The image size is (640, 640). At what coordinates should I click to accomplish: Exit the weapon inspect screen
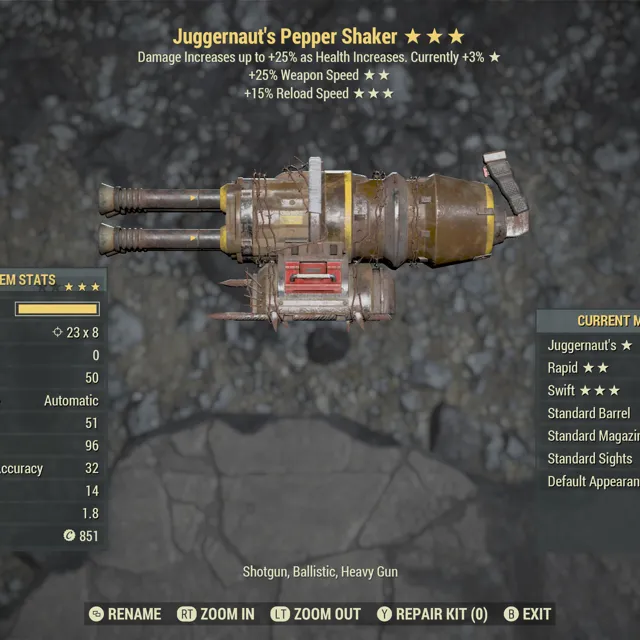(x=526, y=614)
